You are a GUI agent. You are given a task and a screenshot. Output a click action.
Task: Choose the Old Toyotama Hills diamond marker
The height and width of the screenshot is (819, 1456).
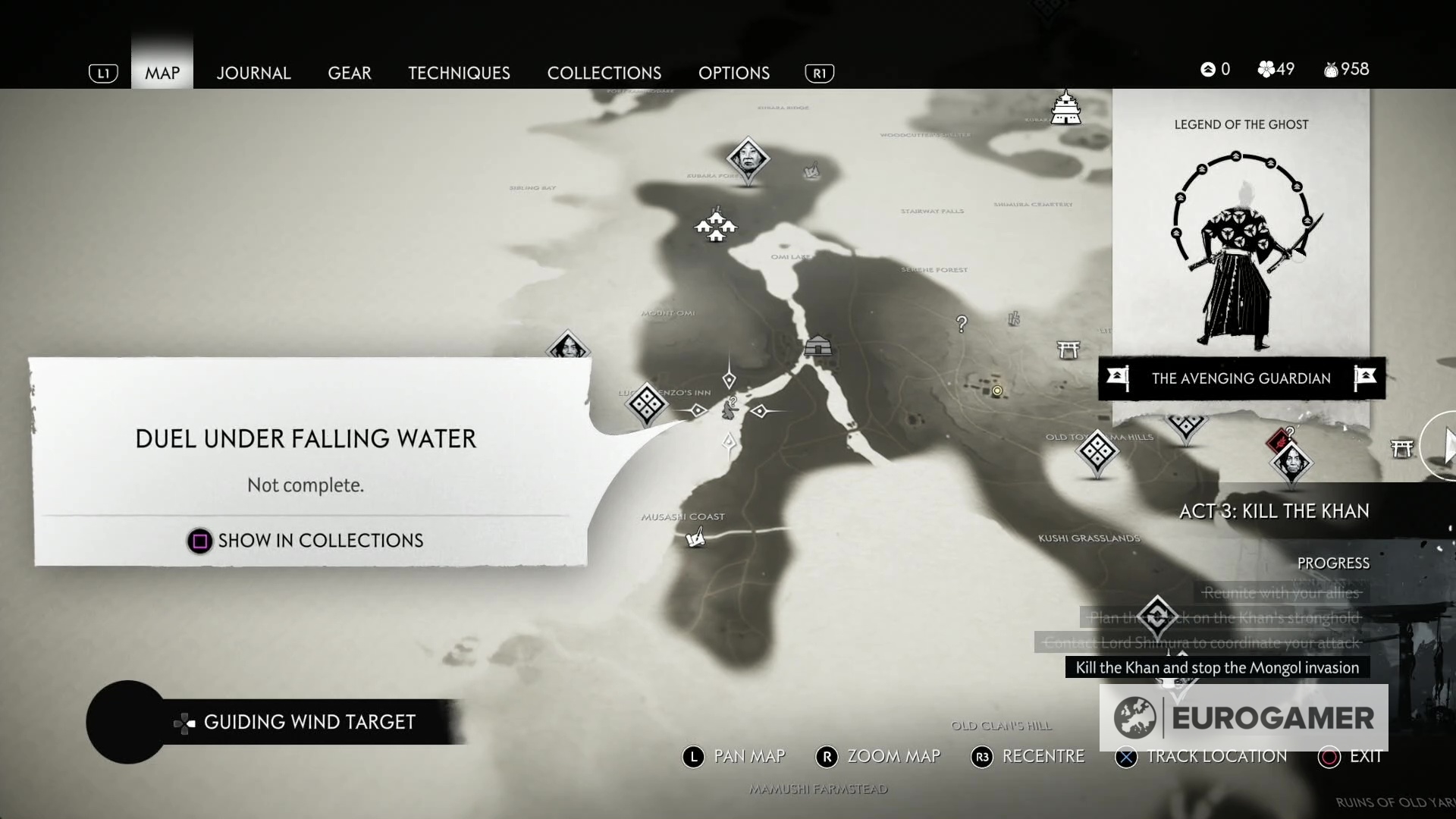click(1097, 451)
